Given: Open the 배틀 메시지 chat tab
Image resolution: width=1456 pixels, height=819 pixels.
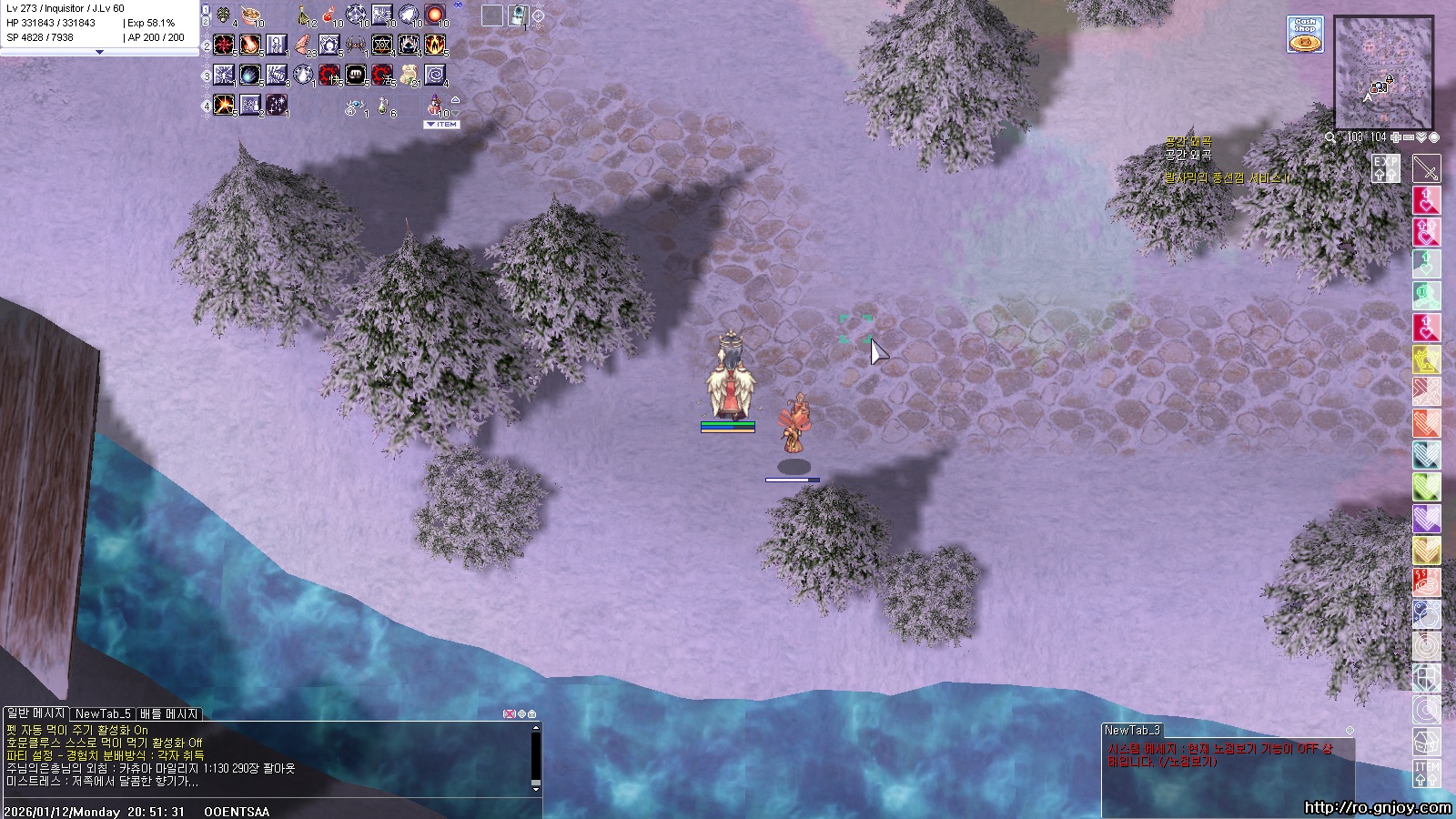Looking at the screenshot, I should tap(169, 714).
